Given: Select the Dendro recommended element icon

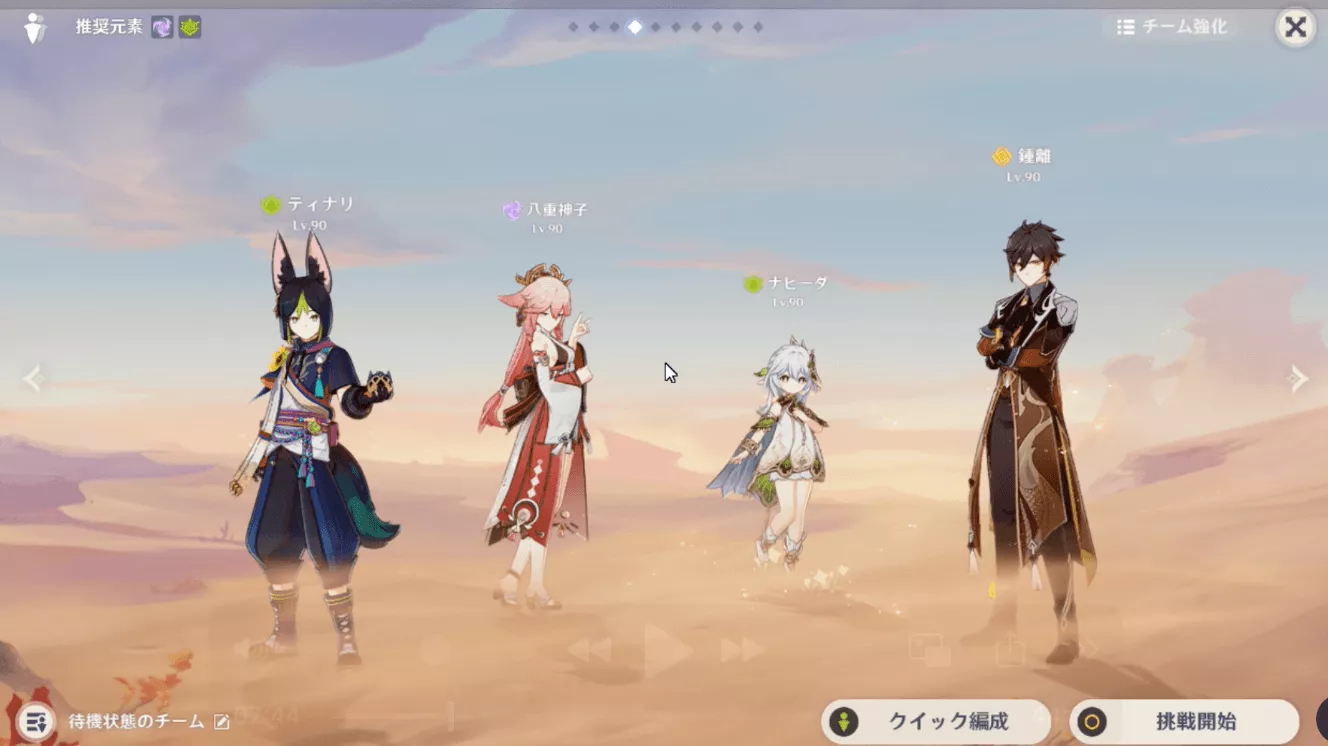Looking at the screenshot, I should pyautogui.click(x=190, y=27).
